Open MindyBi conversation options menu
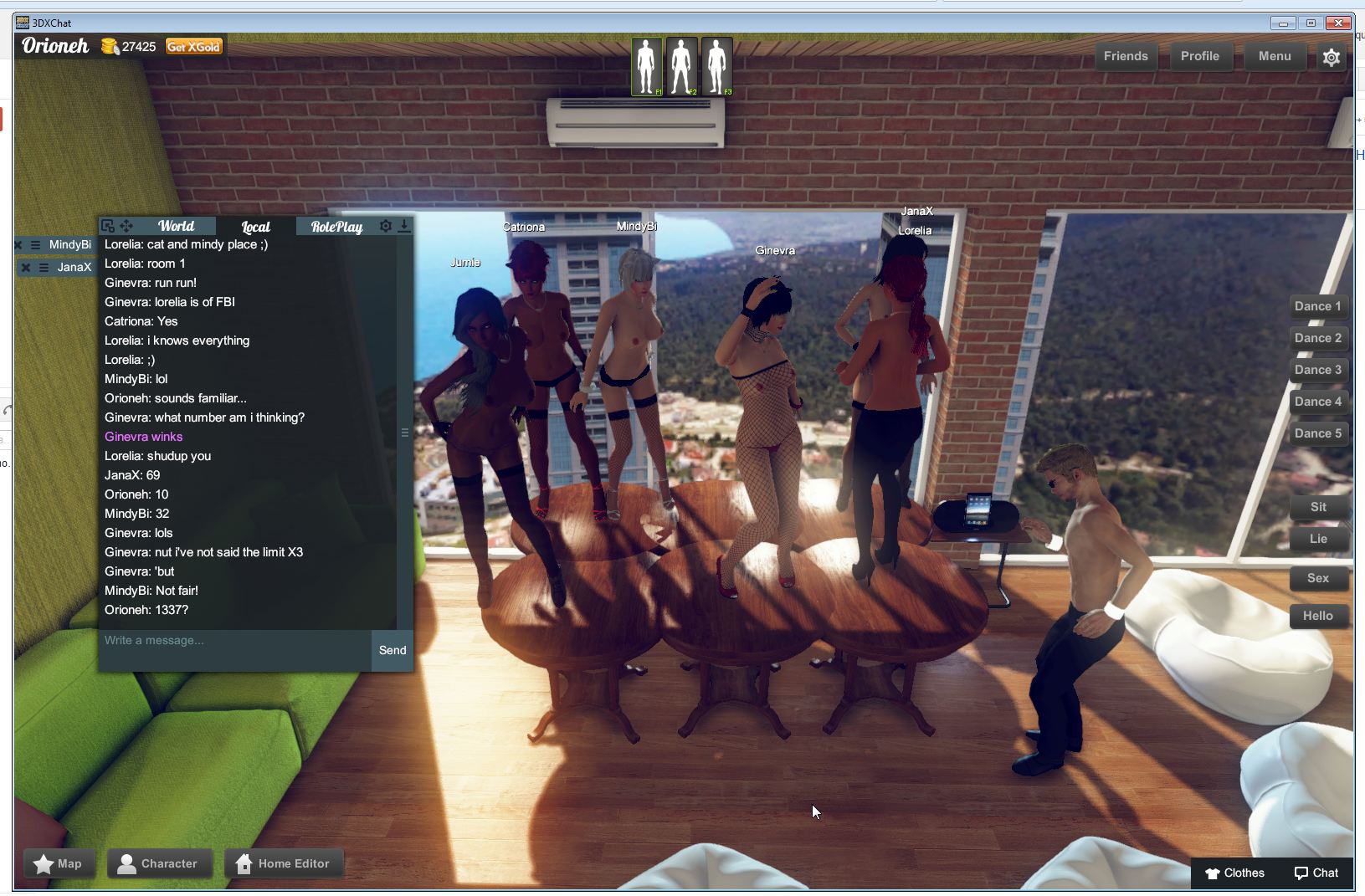The width and height of the screenshot is (1365, 896). [34, 244]
